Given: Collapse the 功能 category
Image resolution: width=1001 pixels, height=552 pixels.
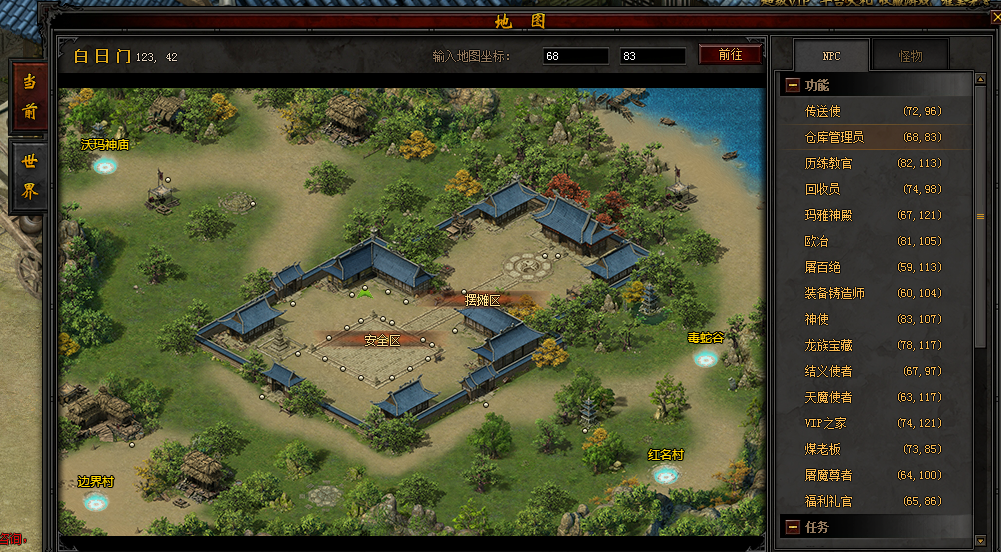Looking at the screenshot, I should coord(793,86).
